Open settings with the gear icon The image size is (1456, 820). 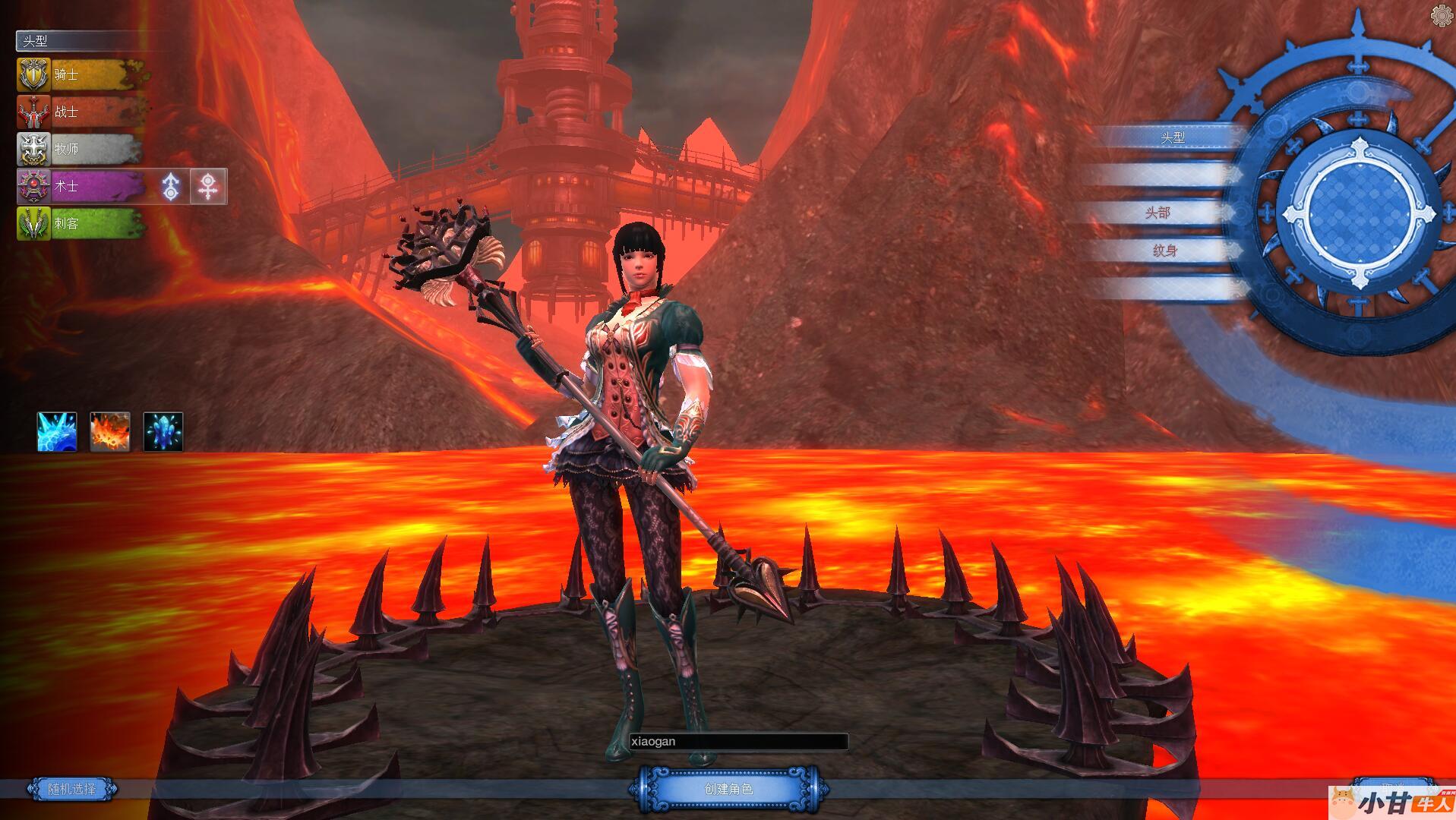tap(1442, 15)
